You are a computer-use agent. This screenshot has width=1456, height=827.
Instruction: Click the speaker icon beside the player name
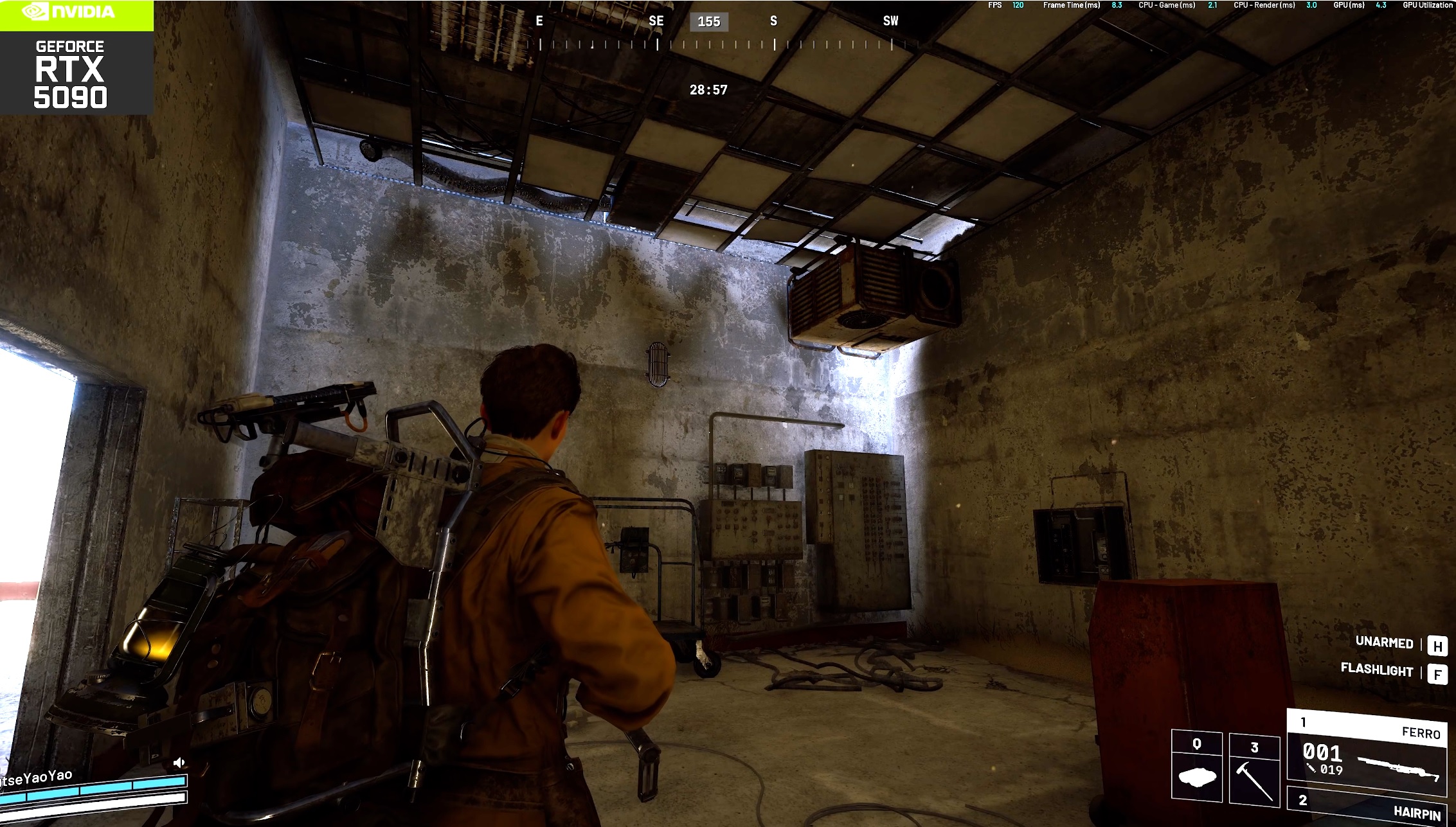(x=179, y=763)
